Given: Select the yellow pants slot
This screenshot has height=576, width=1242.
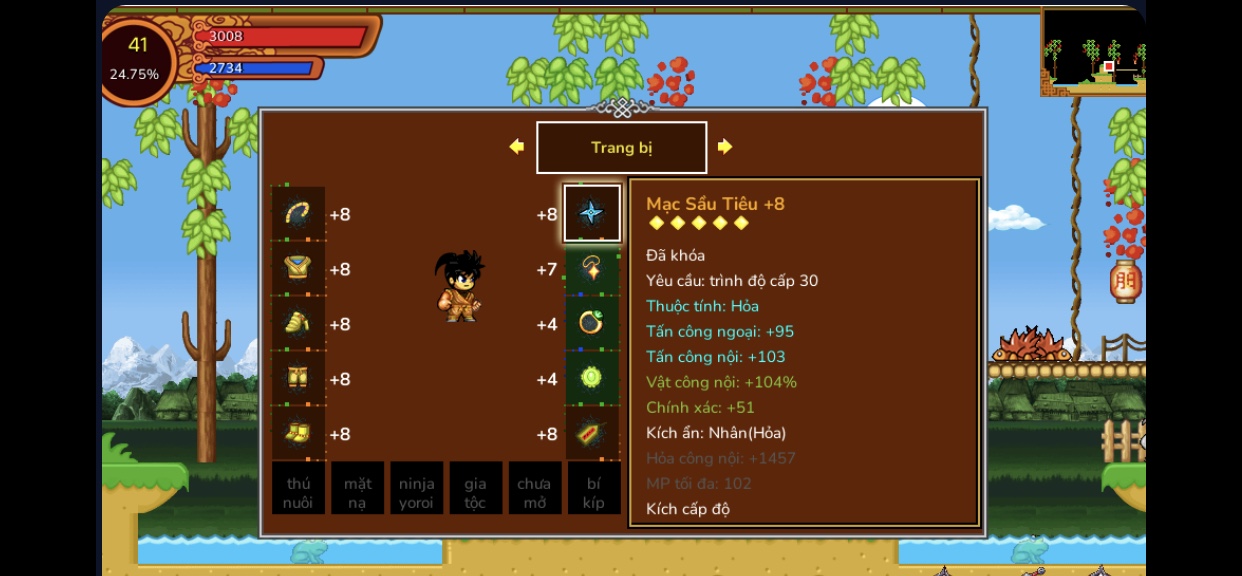Looking at the screenshot, I should [x=298, y=378].
